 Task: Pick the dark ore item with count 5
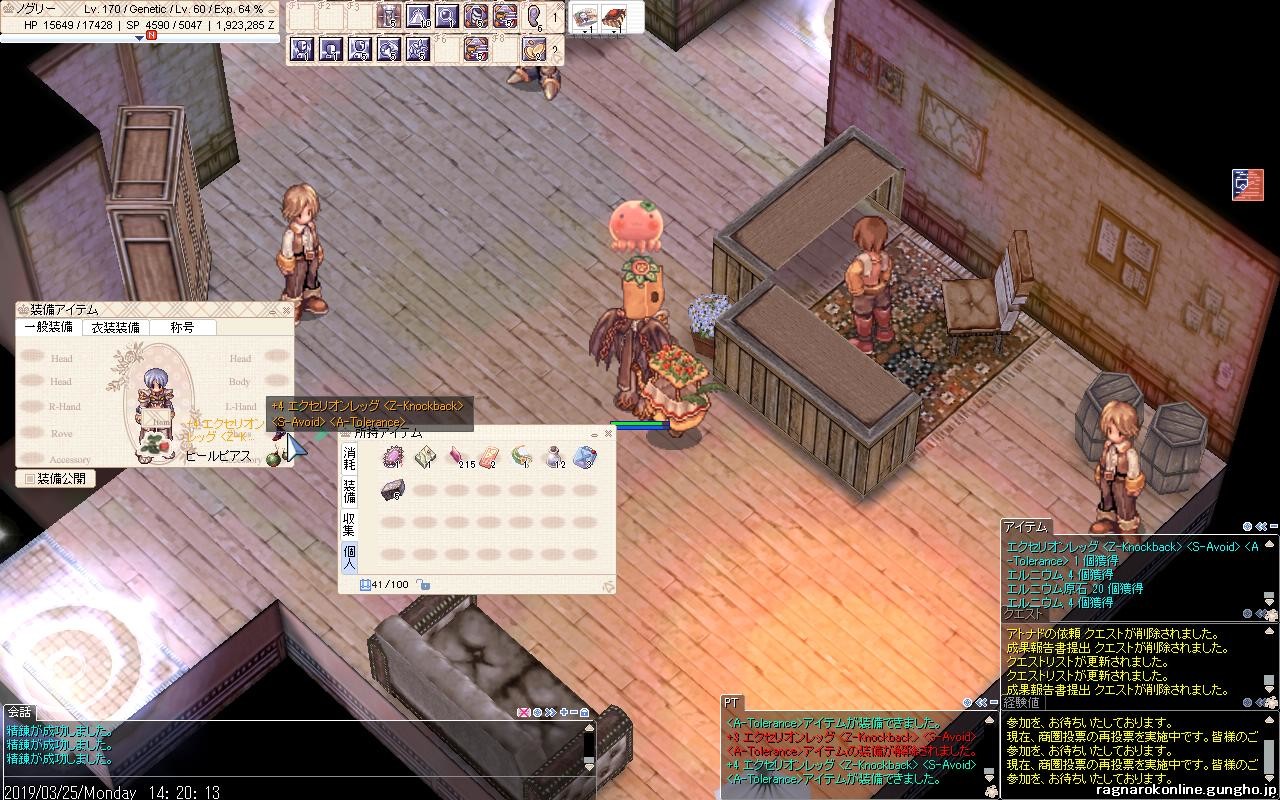[x=392, y=490]
